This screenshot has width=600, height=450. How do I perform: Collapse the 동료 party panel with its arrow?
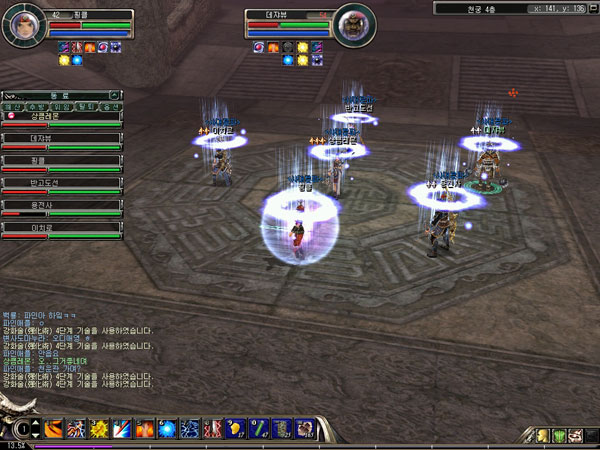(x=115, y=95)
